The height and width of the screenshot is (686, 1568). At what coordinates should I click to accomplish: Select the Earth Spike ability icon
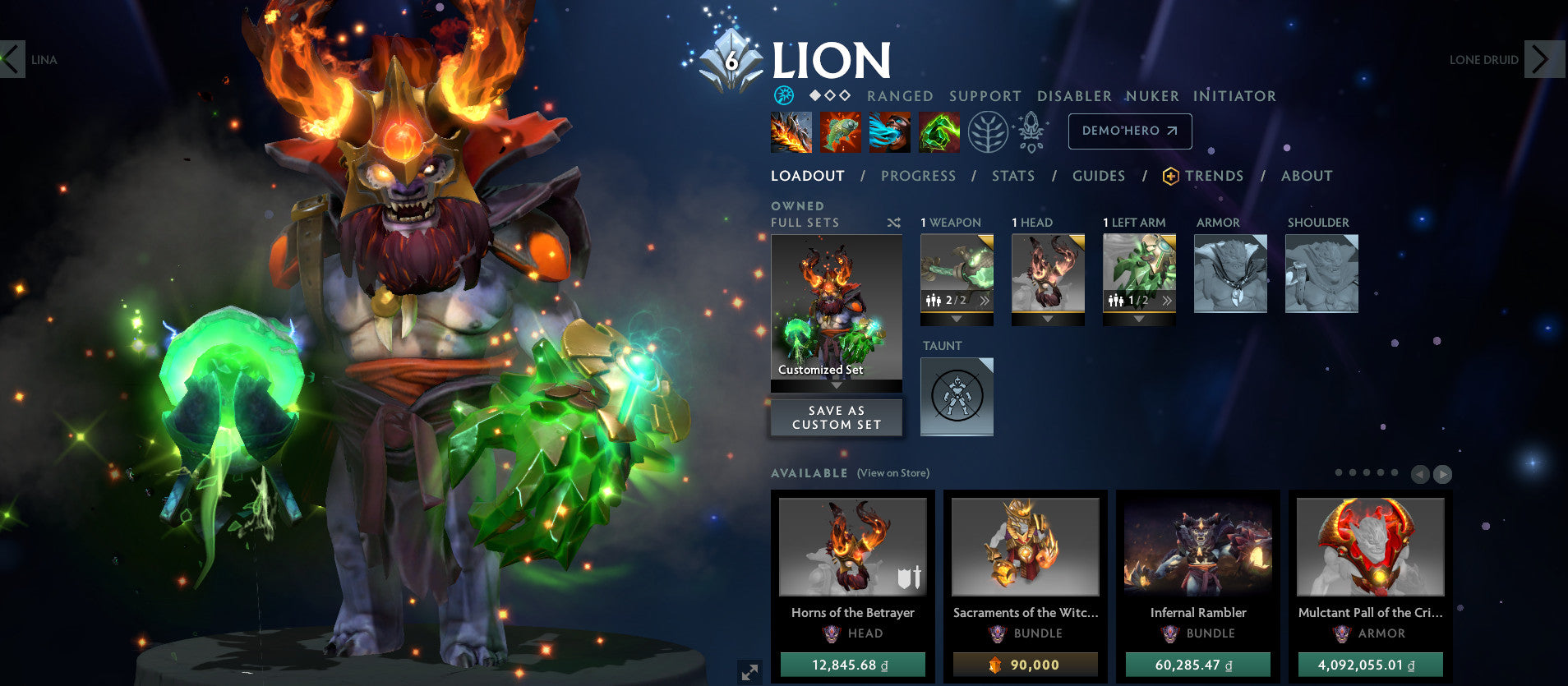pos(791,131)
